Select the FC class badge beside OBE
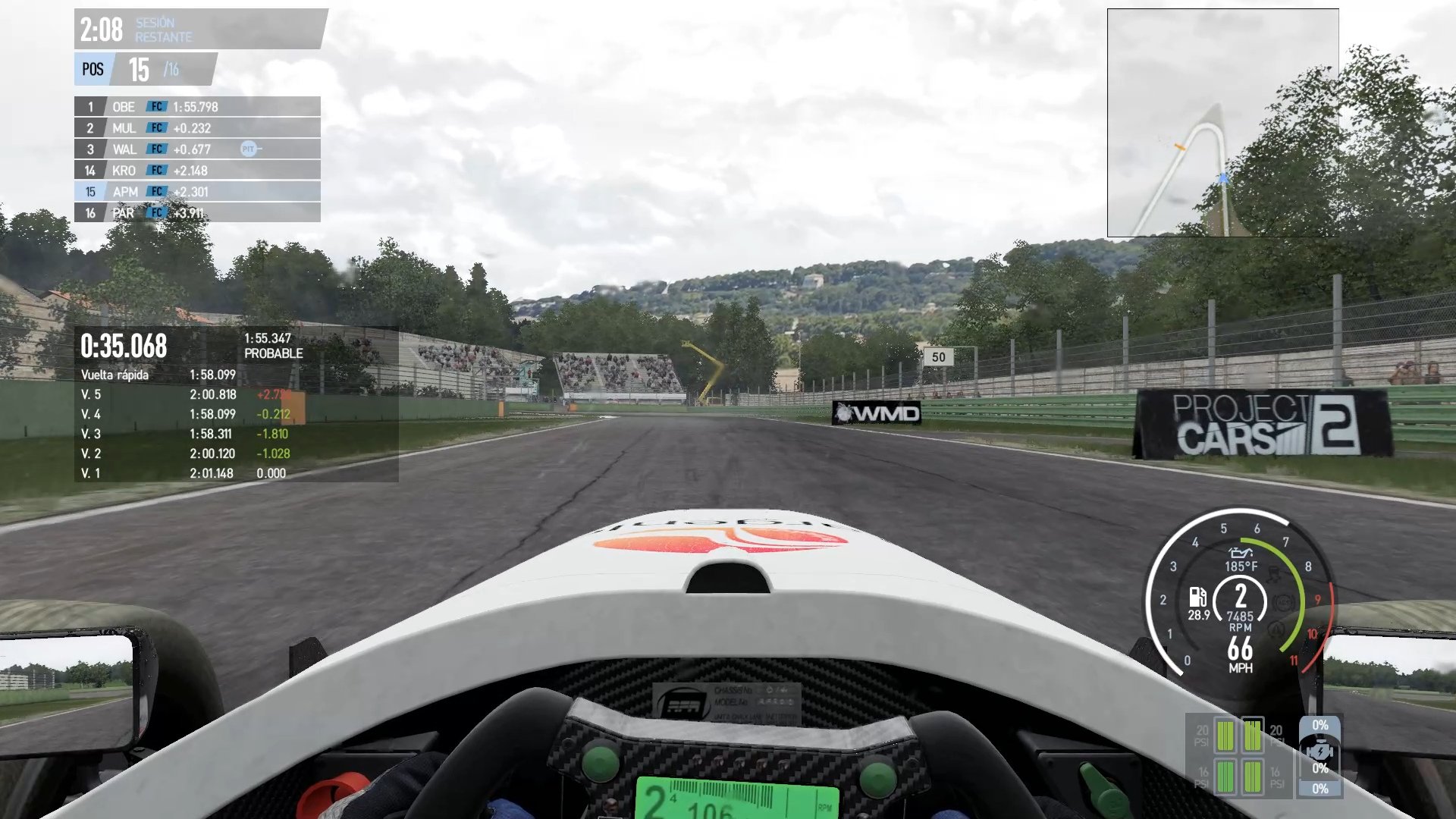 pyautogui.click(x=156, y=107)
